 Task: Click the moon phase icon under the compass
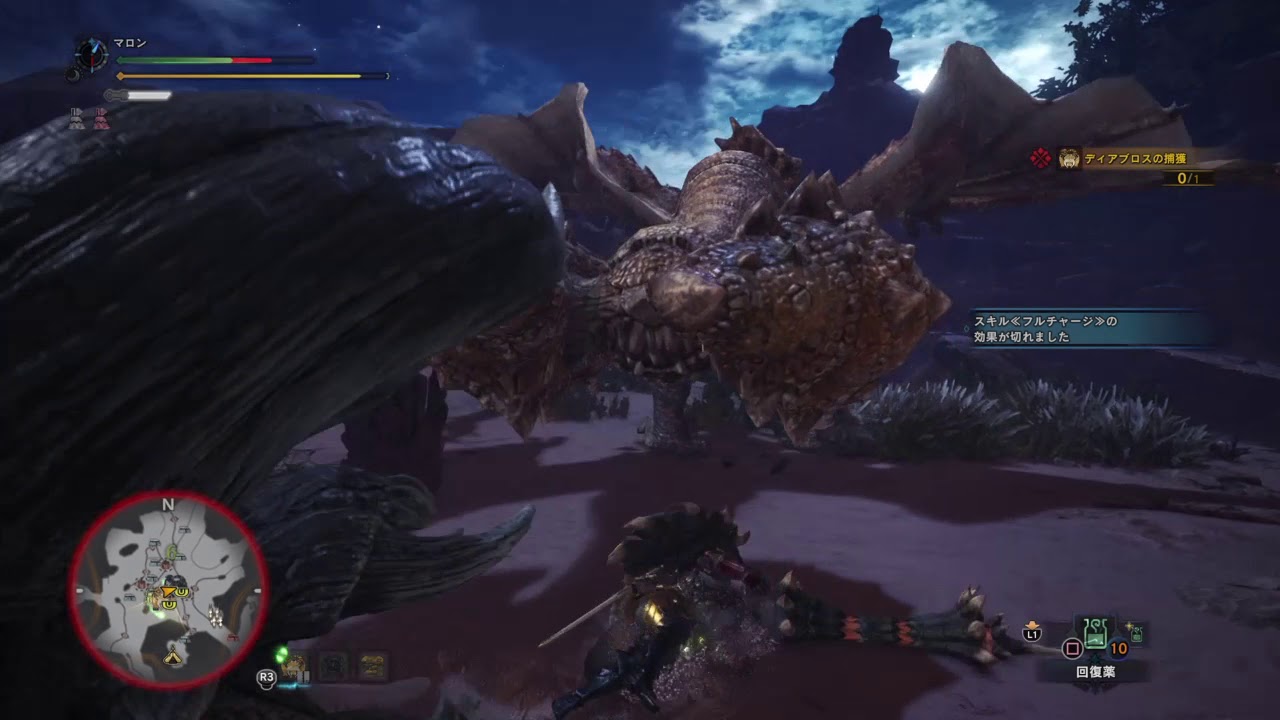click(x=73, y=75)
